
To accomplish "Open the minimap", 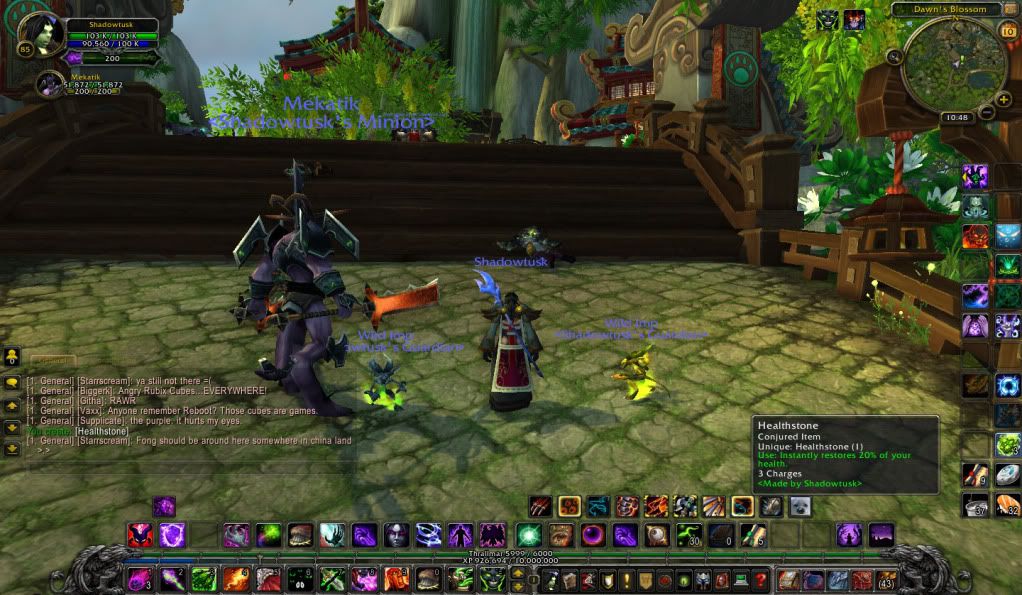I will pyautogui.click(x=953, y=63).
